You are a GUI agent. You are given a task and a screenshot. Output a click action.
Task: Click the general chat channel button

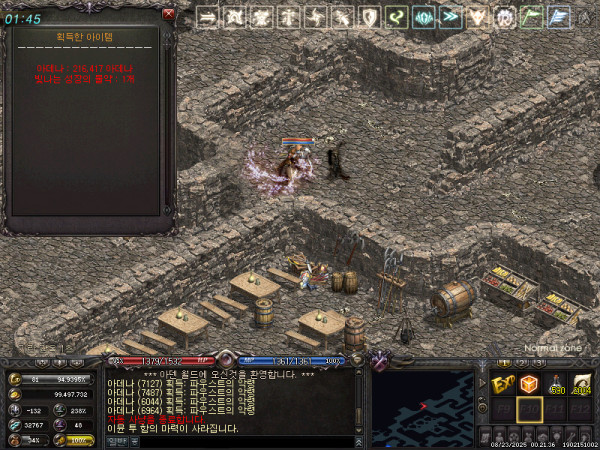click(117, 439)
